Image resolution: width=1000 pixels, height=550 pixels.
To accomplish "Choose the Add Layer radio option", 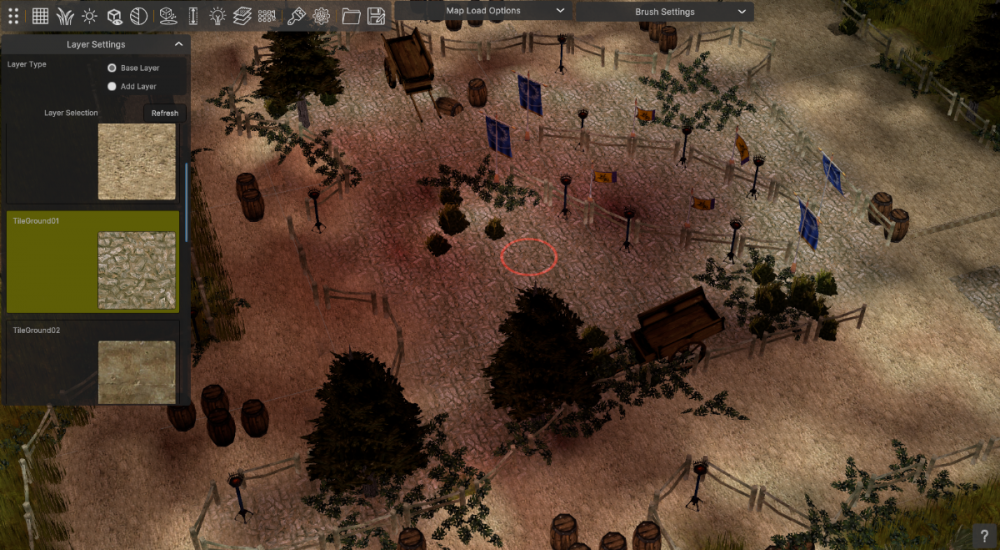I will tap(112, 87).
